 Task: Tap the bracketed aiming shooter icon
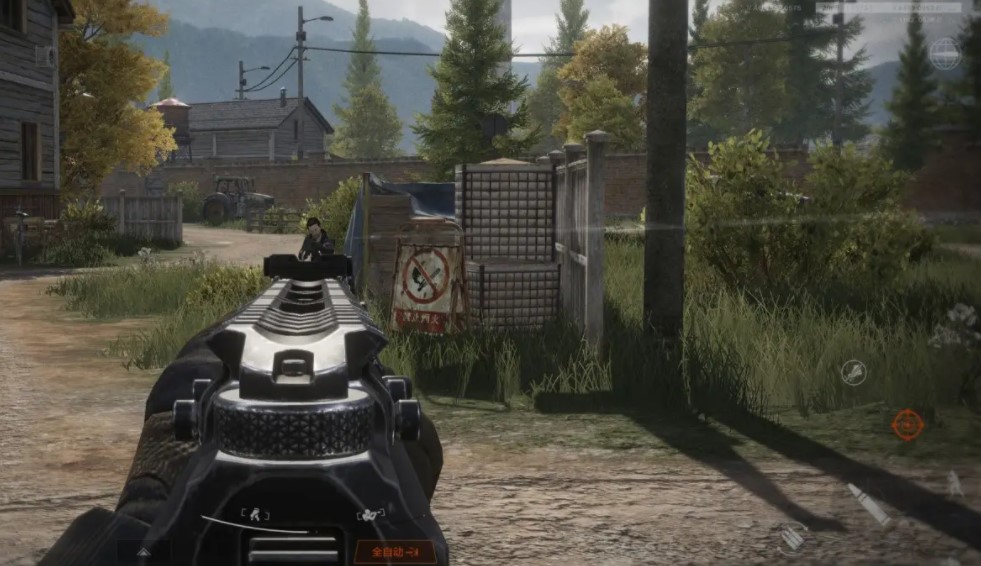(371, 516)
